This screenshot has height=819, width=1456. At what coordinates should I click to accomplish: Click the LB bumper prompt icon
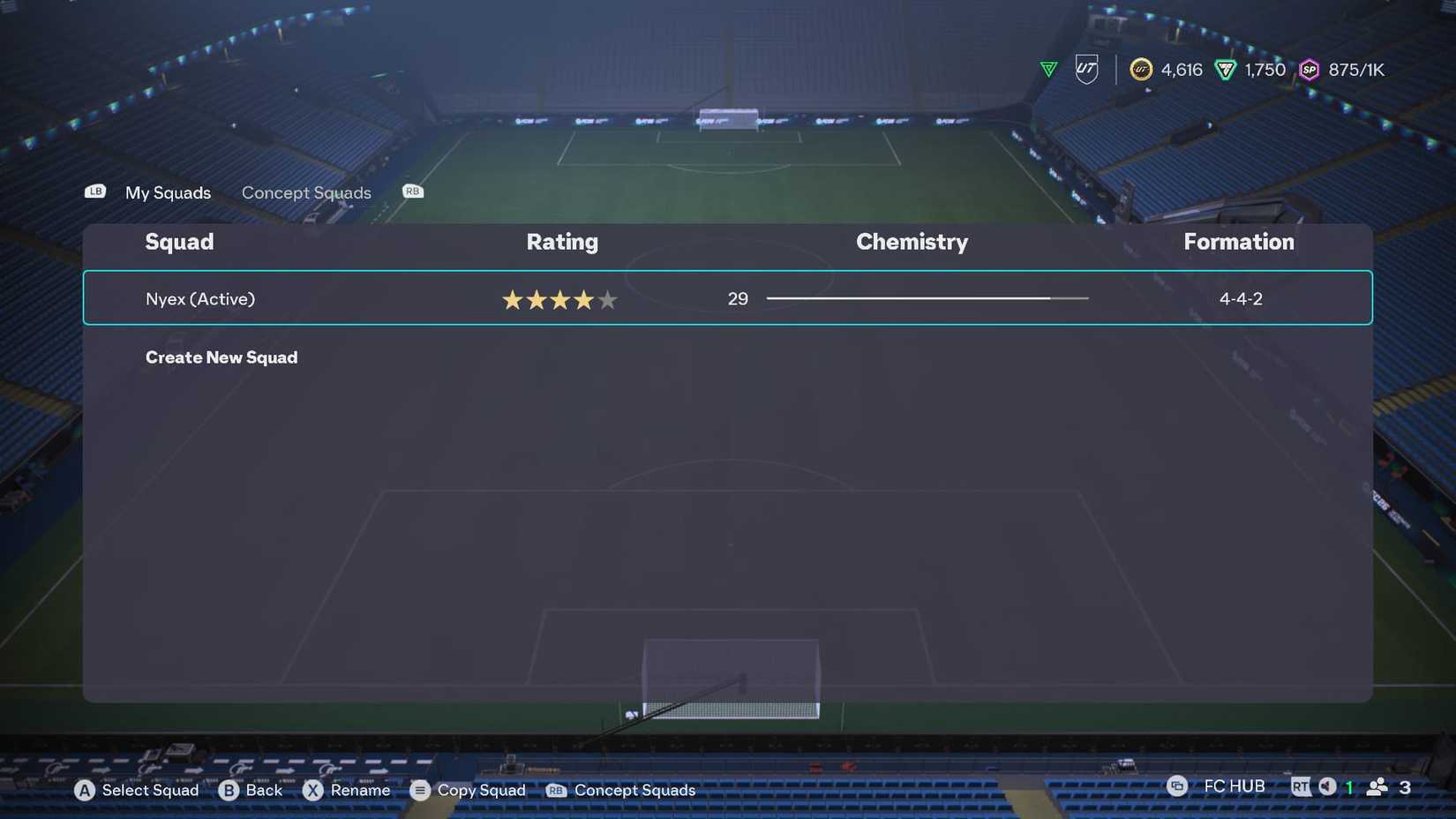[94, 191]
